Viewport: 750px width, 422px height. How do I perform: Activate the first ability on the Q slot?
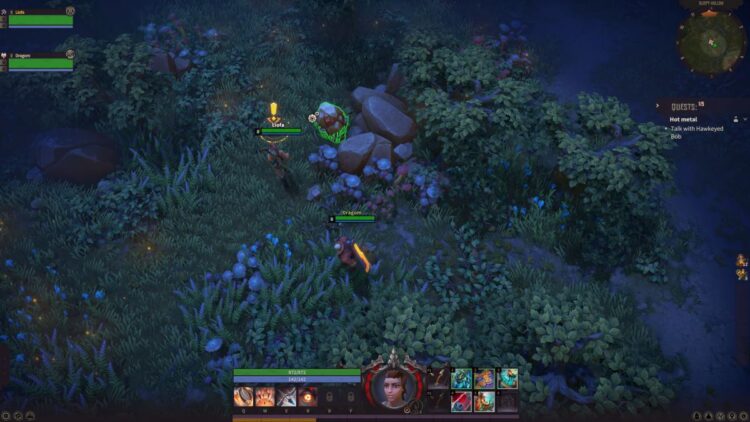click(243, 396)
